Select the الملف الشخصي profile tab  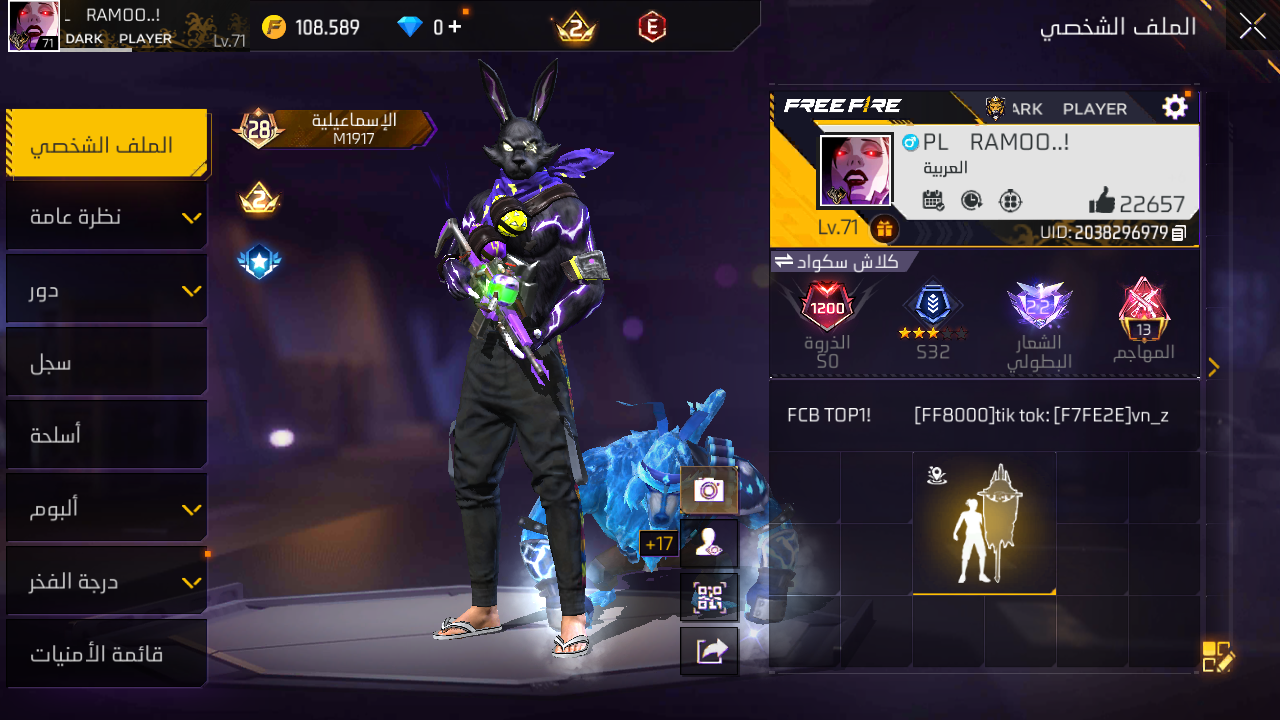coord(106,145)
